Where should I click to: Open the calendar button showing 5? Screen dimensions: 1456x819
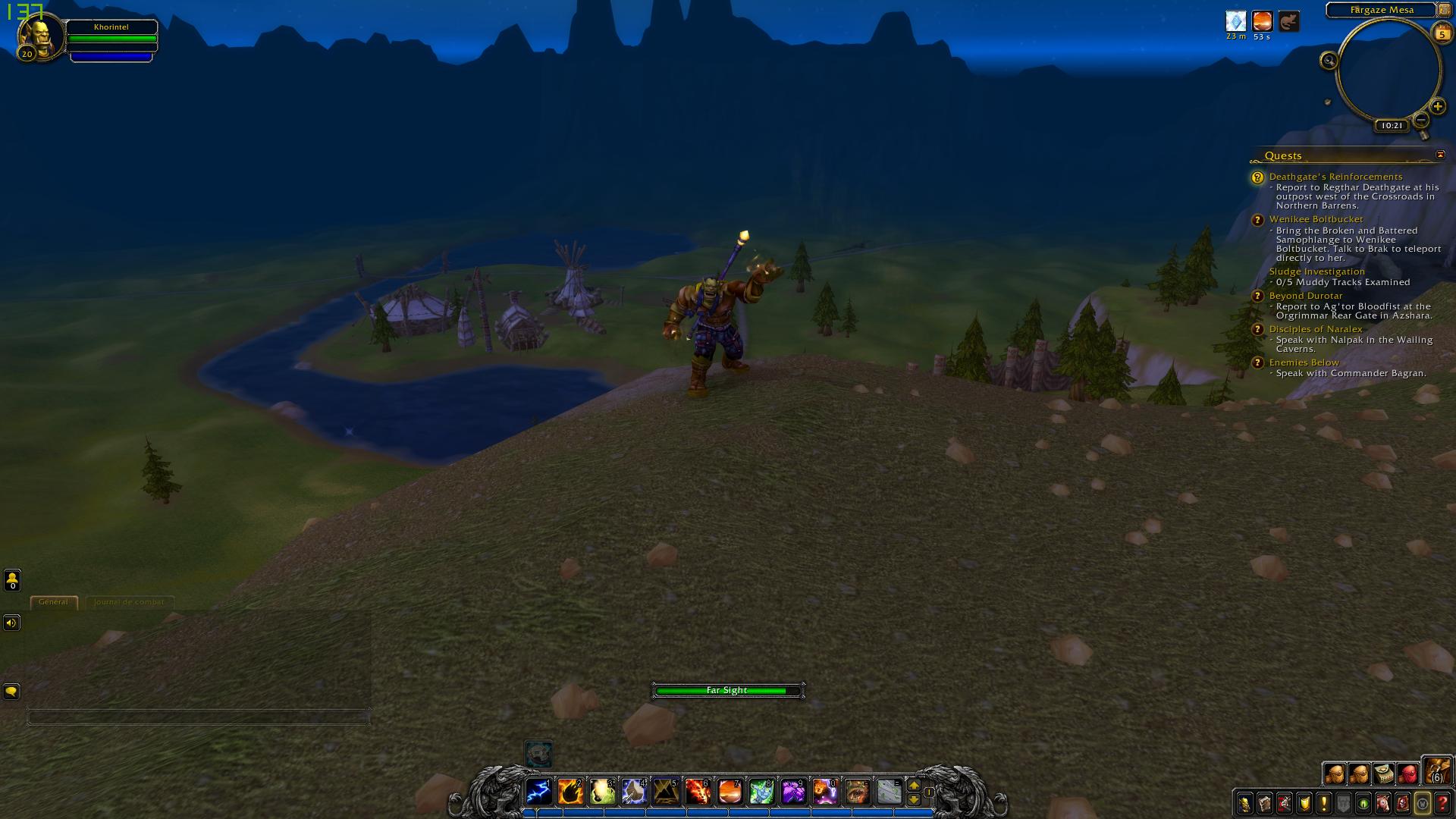pos(1442,33)
